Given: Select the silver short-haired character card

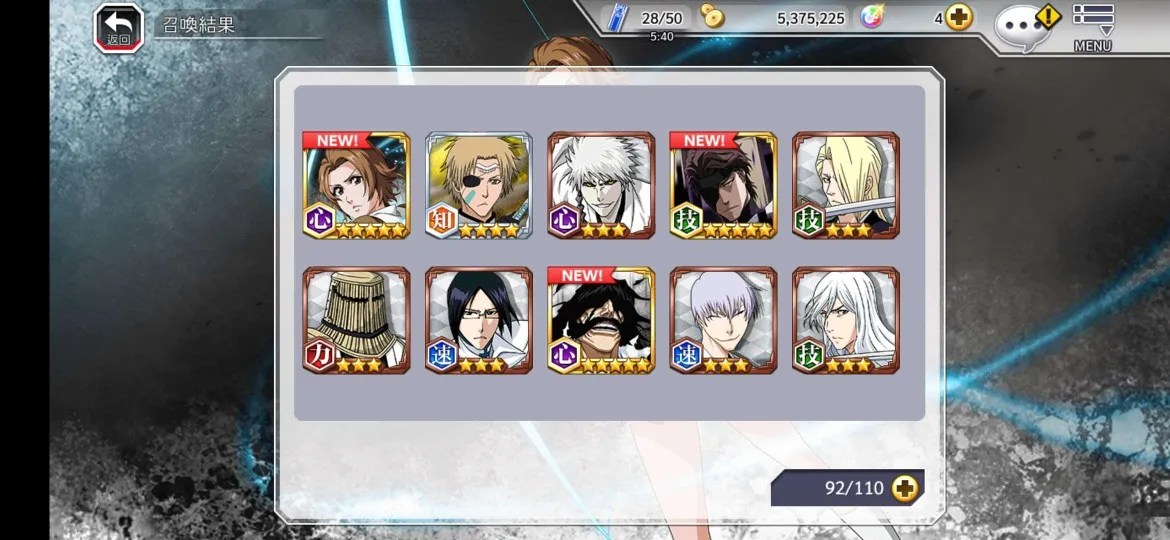Looking at the screenshot, I should pyautogui.click(x=723, y=320).
